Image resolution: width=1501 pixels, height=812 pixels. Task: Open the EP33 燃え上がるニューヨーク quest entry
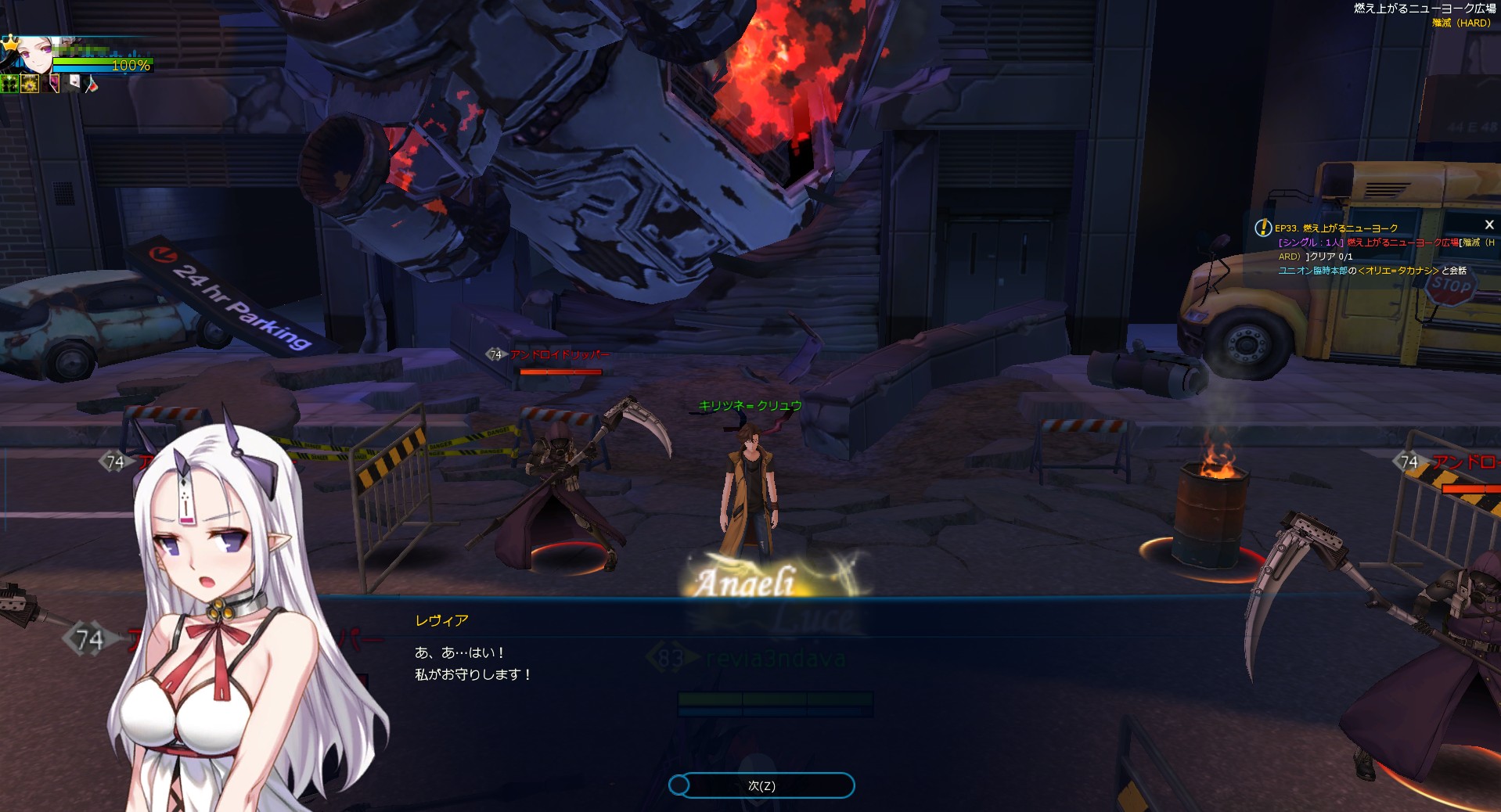coord(1336,228)
